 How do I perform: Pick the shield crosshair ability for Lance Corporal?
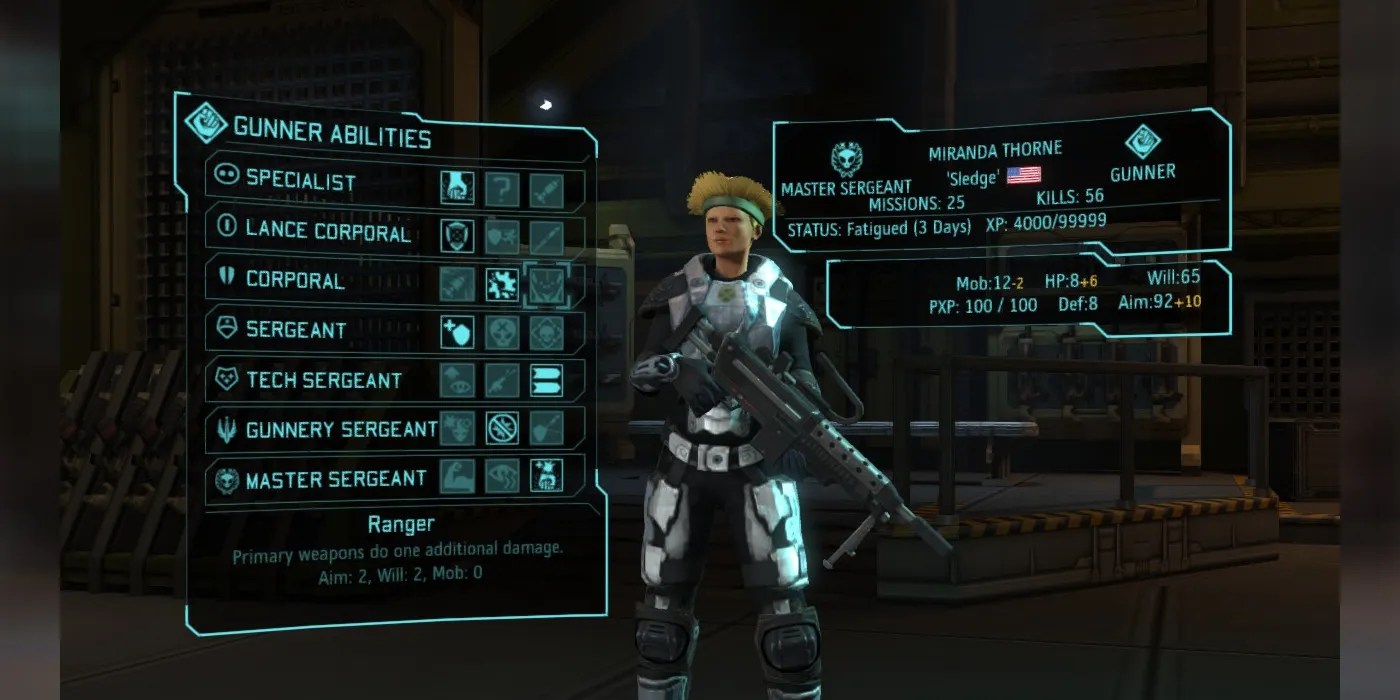pos(457,236)
